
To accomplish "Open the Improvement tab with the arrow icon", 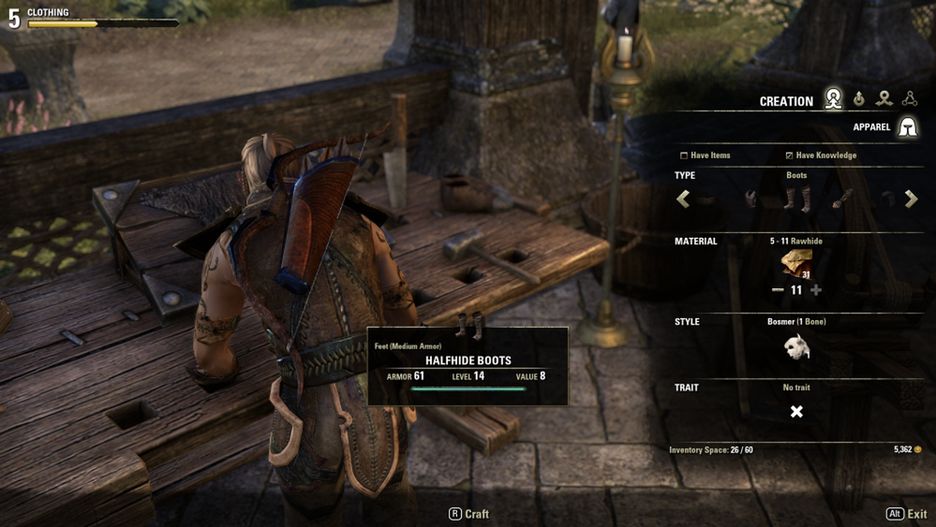I will (884, 99).
